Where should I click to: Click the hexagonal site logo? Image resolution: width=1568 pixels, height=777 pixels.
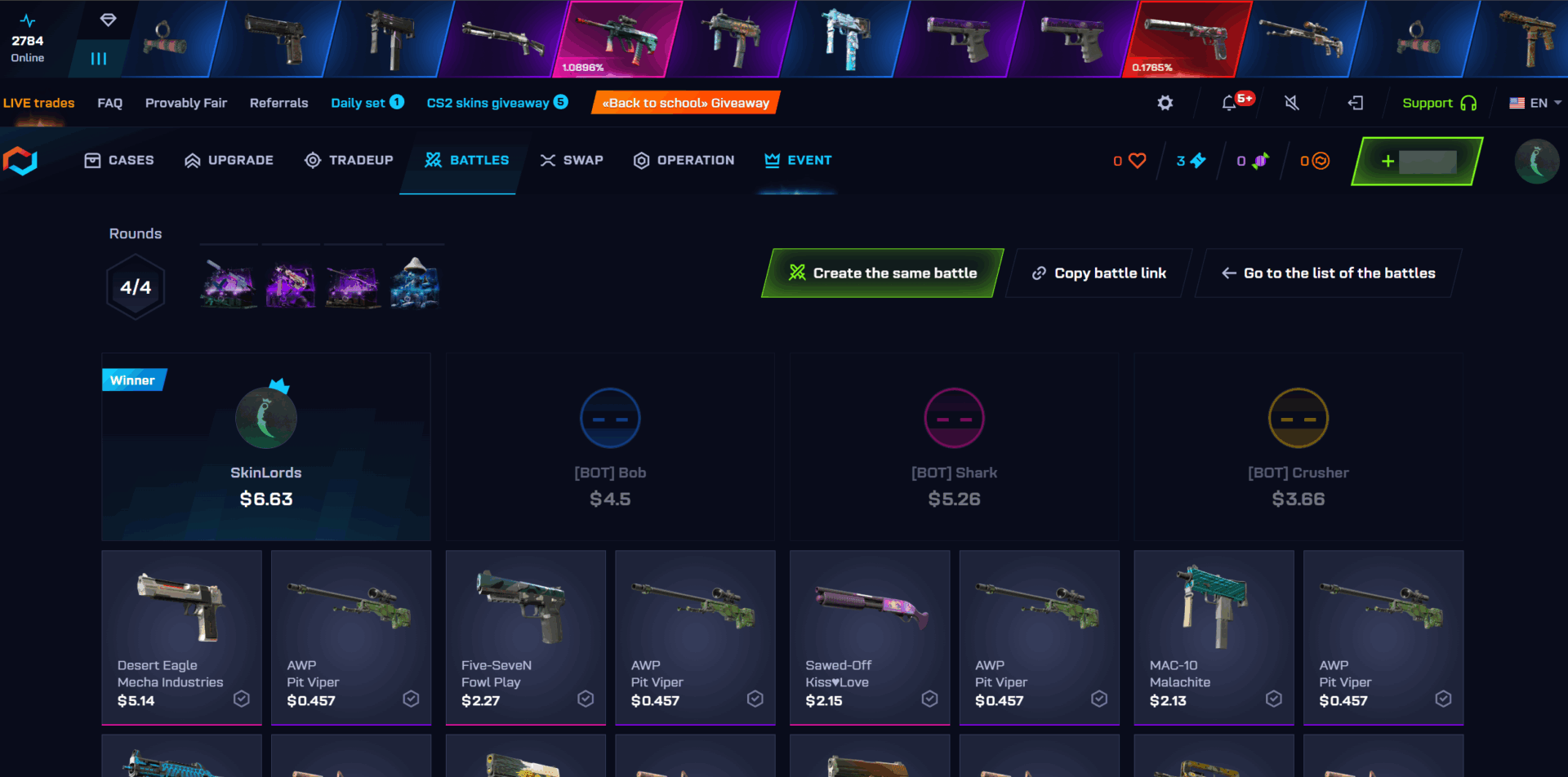click(x=20, y=161)
